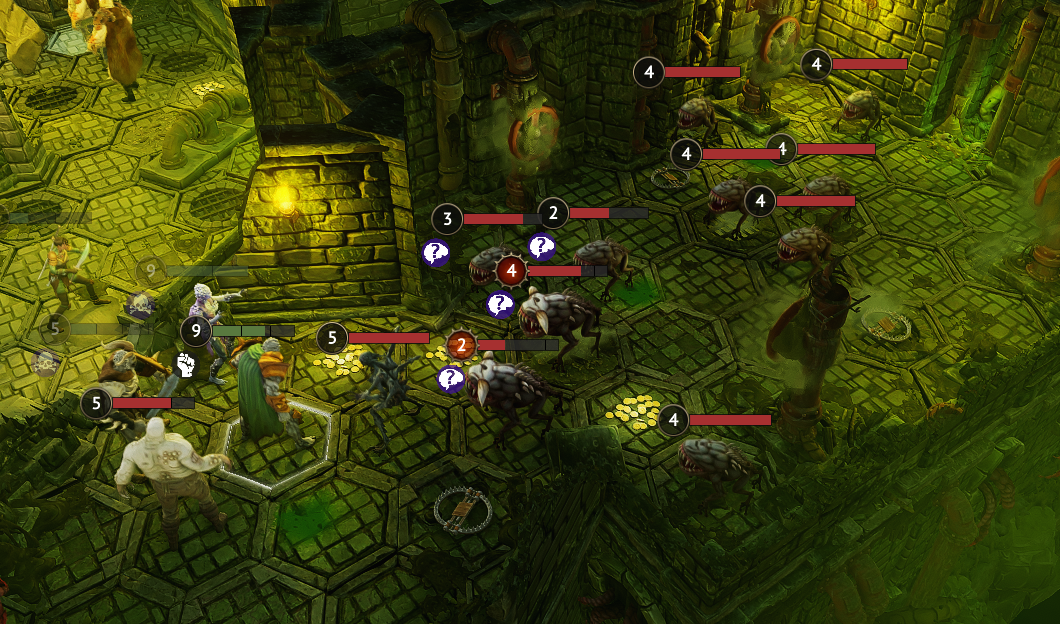Target the enemy with the orange spiked 2 badge
This screenshot has height=624, width=1060.
point(461,345)
